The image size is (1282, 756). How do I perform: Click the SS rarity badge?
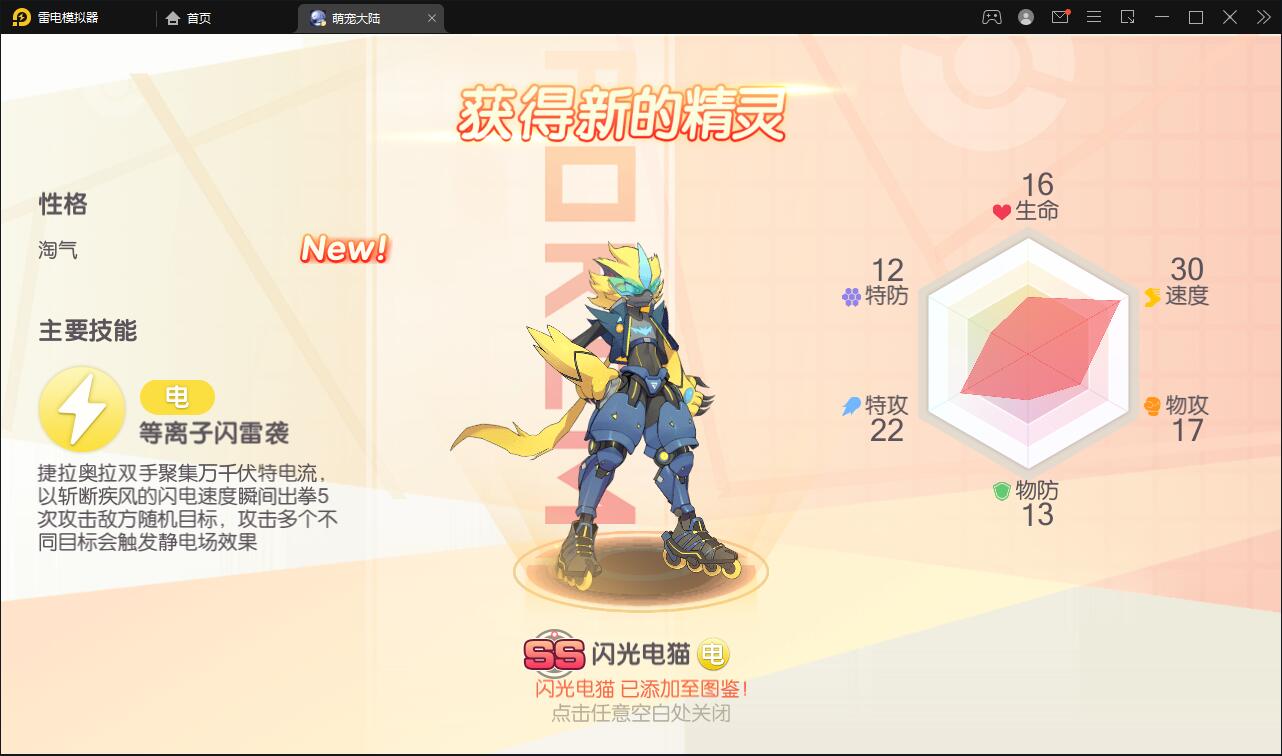coord(552,650)
